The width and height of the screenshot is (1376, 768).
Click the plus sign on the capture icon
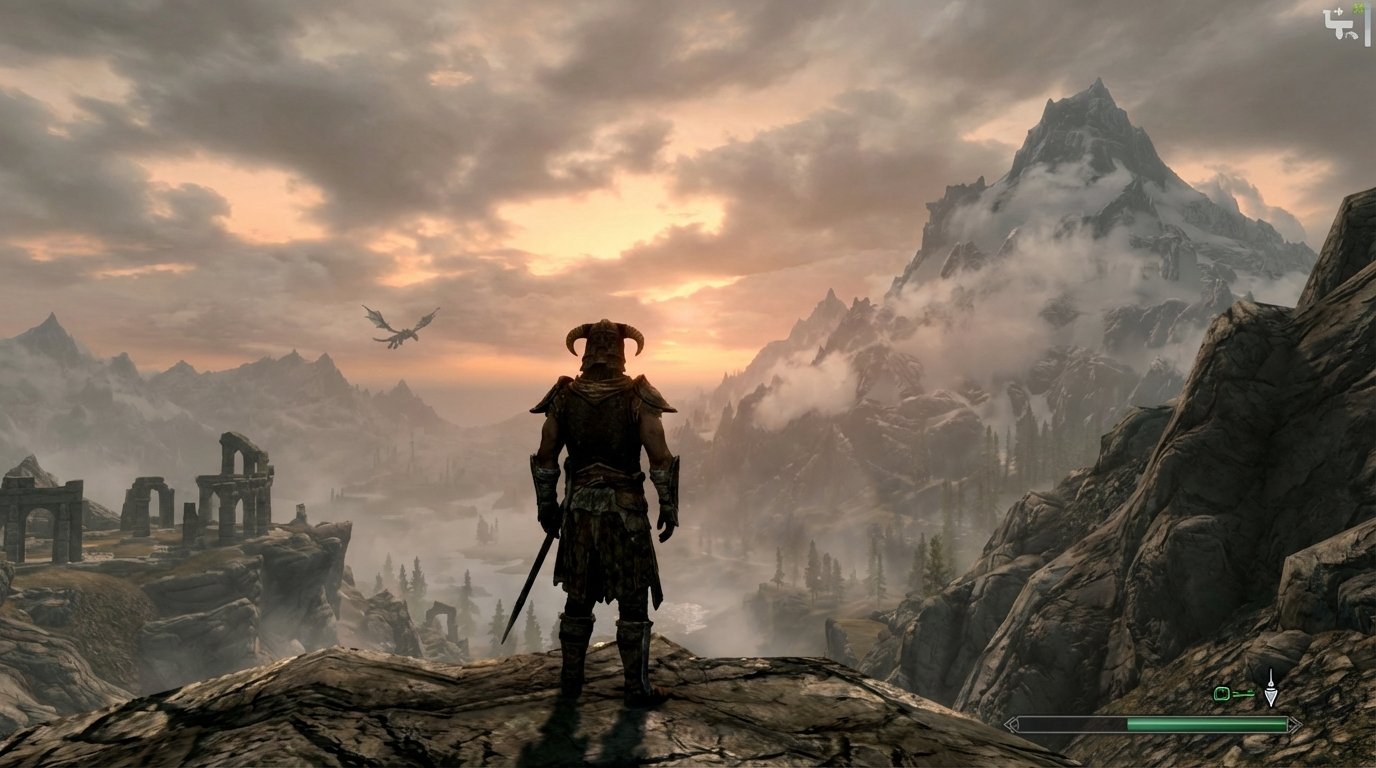point(1338,11)
